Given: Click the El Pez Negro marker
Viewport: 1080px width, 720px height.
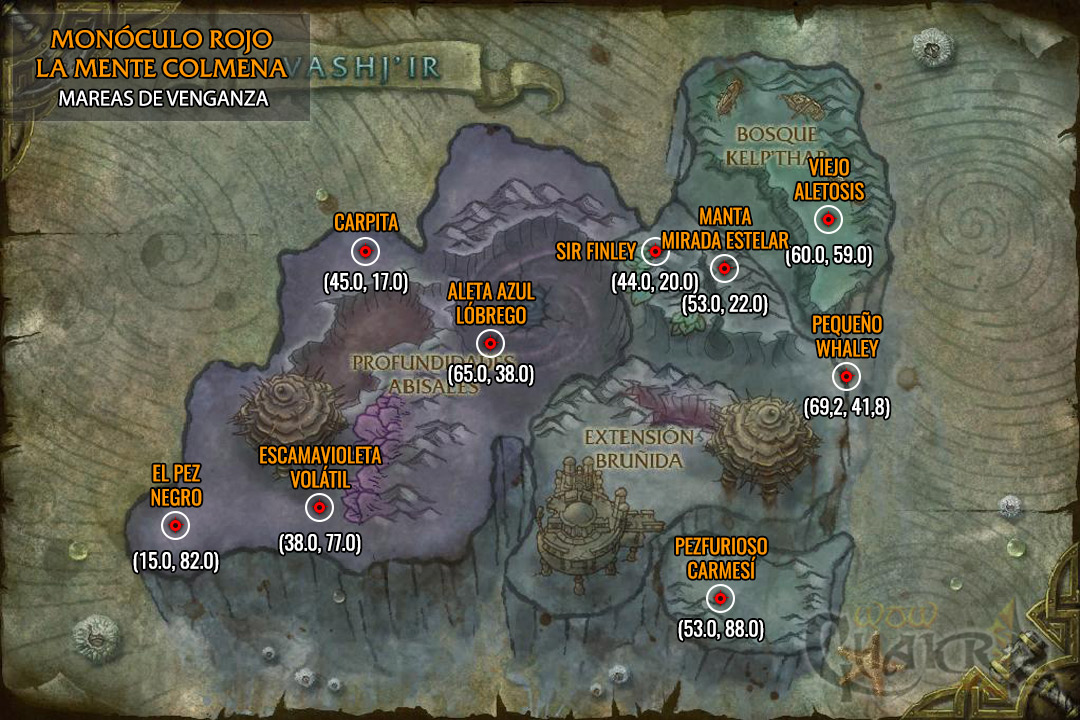Looking at the screenshot, I should tap(175, 526).
